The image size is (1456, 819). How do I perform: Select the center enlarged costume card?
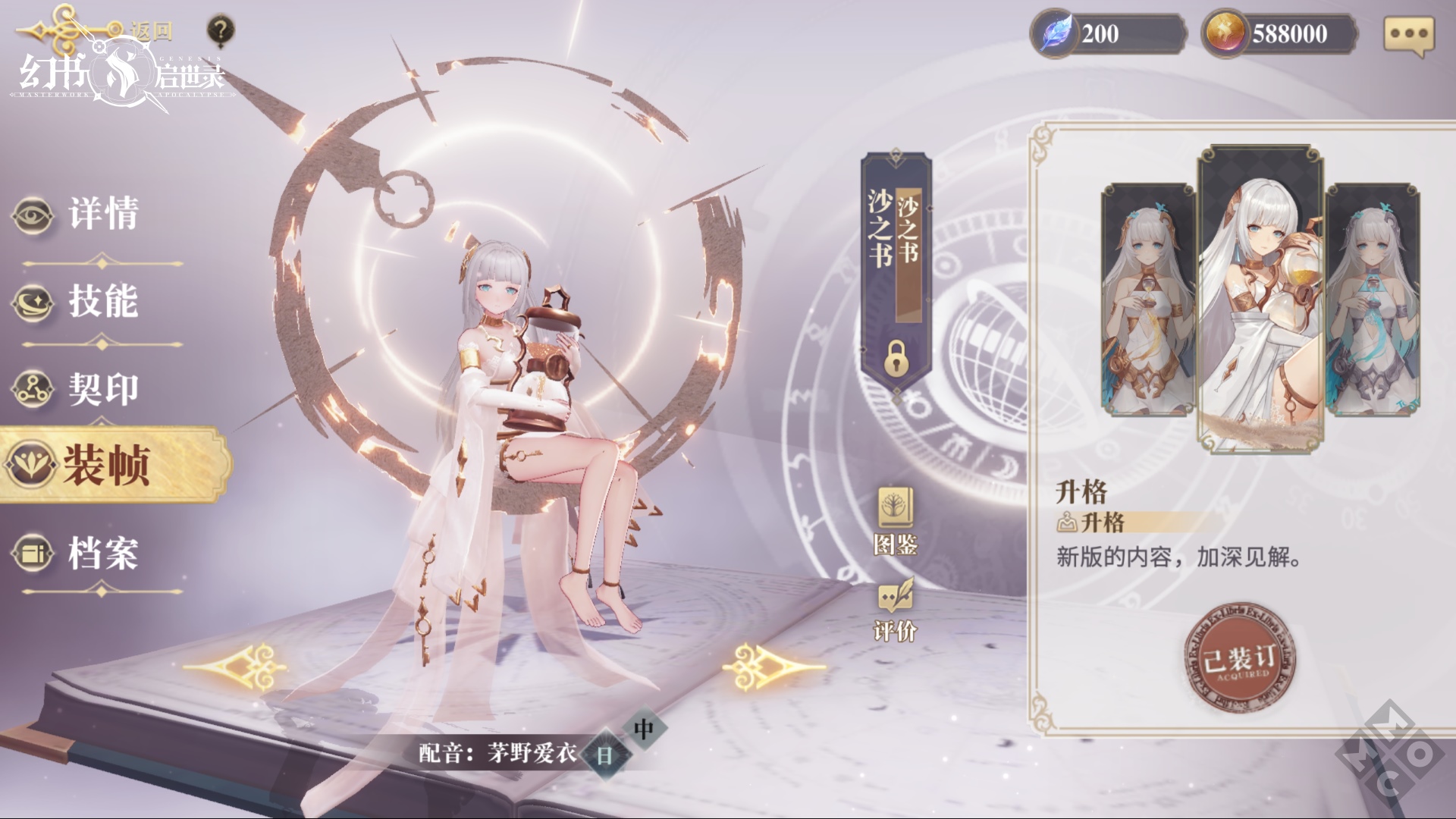pos(1260,300)
